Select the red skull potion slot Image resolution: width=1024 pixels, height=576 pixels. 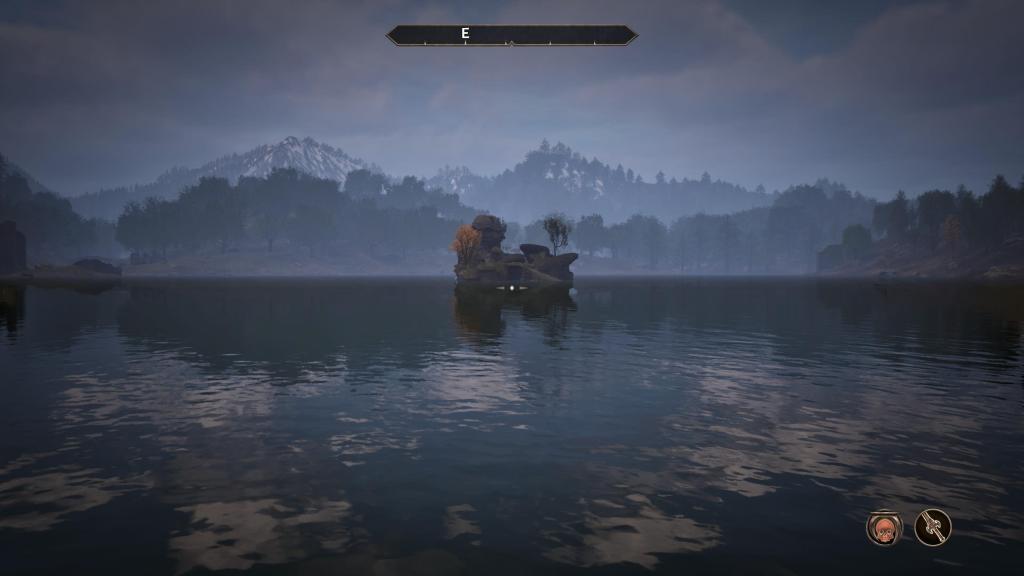(x=884, y=527)
